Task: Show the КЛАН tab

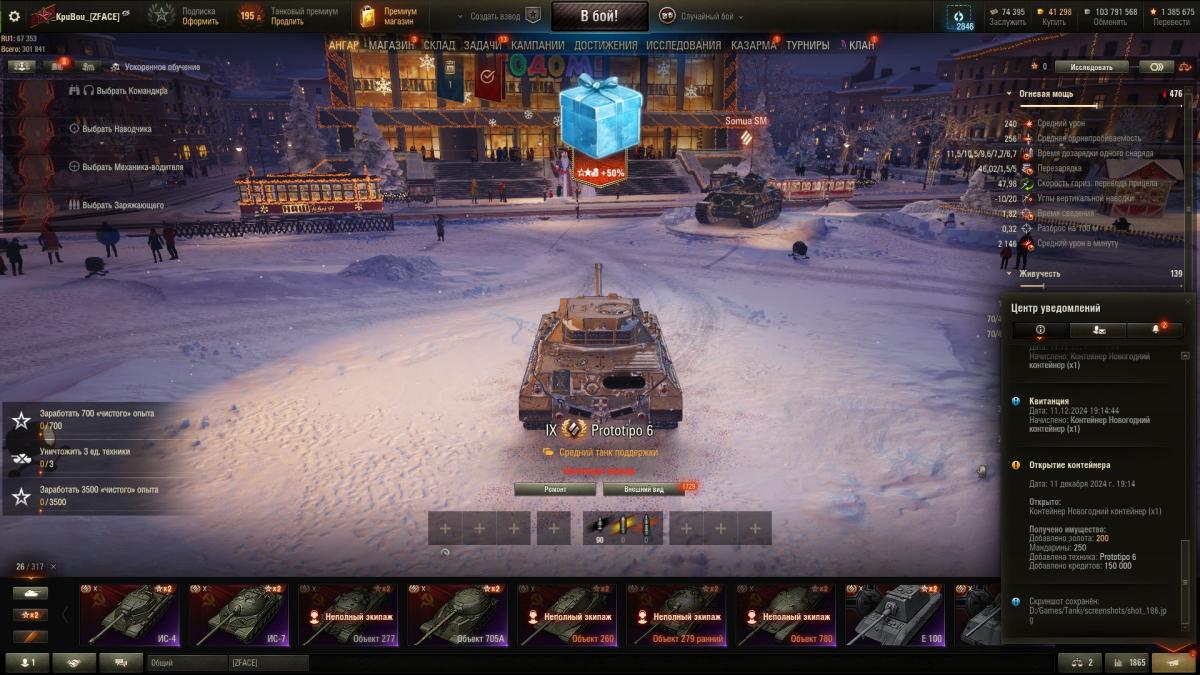Action: 861,45
